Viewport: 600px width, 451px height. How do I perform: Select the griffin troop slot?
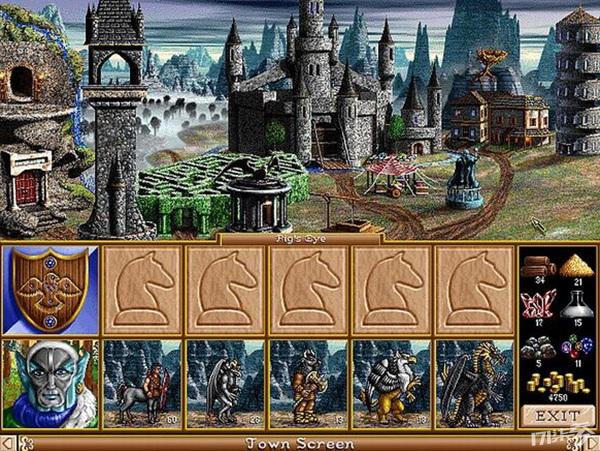(392, 385)
